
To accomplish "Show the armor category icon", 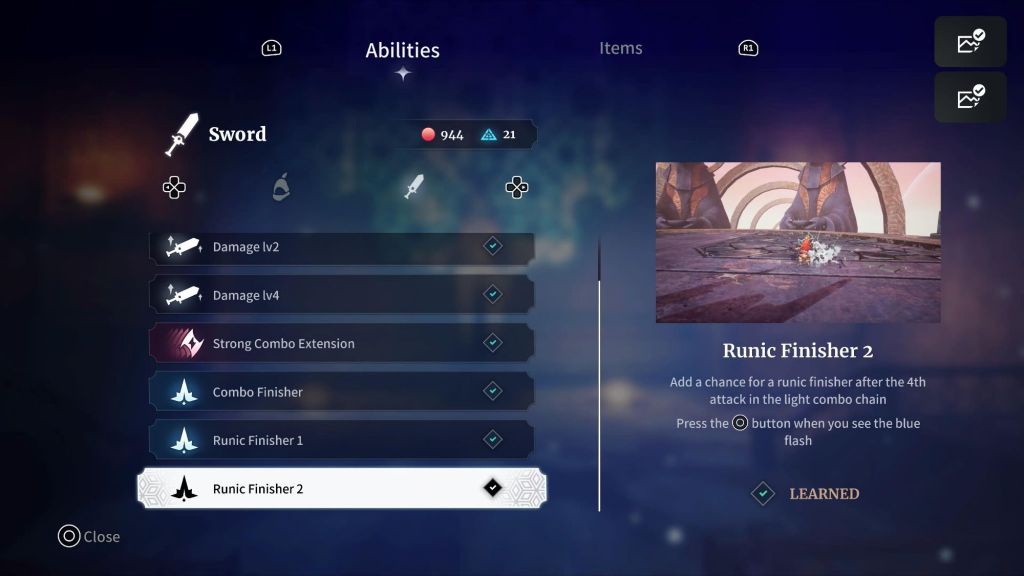I will point(282,188).
